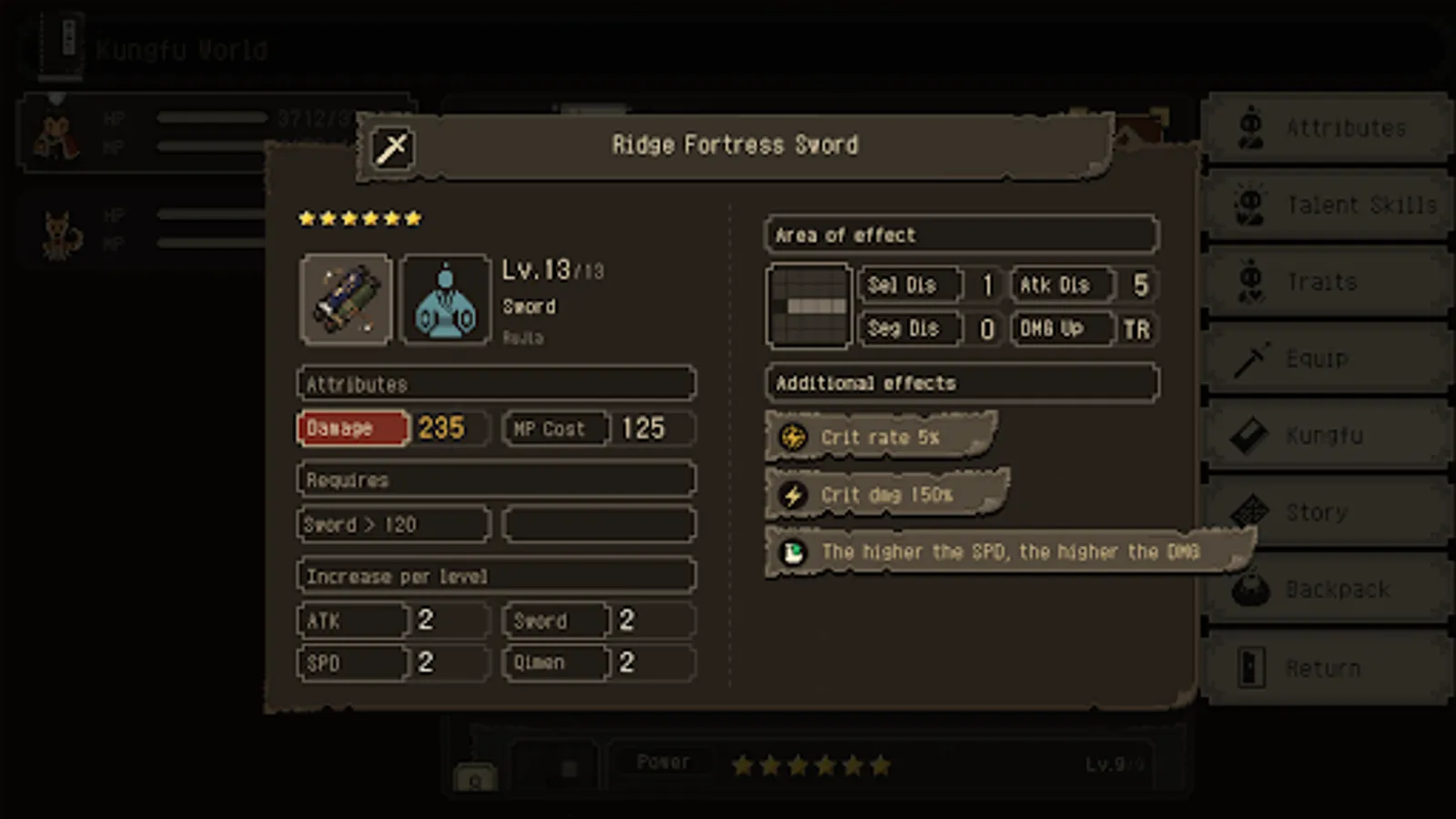Expand the Attributes section header

click(x=495, y=383)
